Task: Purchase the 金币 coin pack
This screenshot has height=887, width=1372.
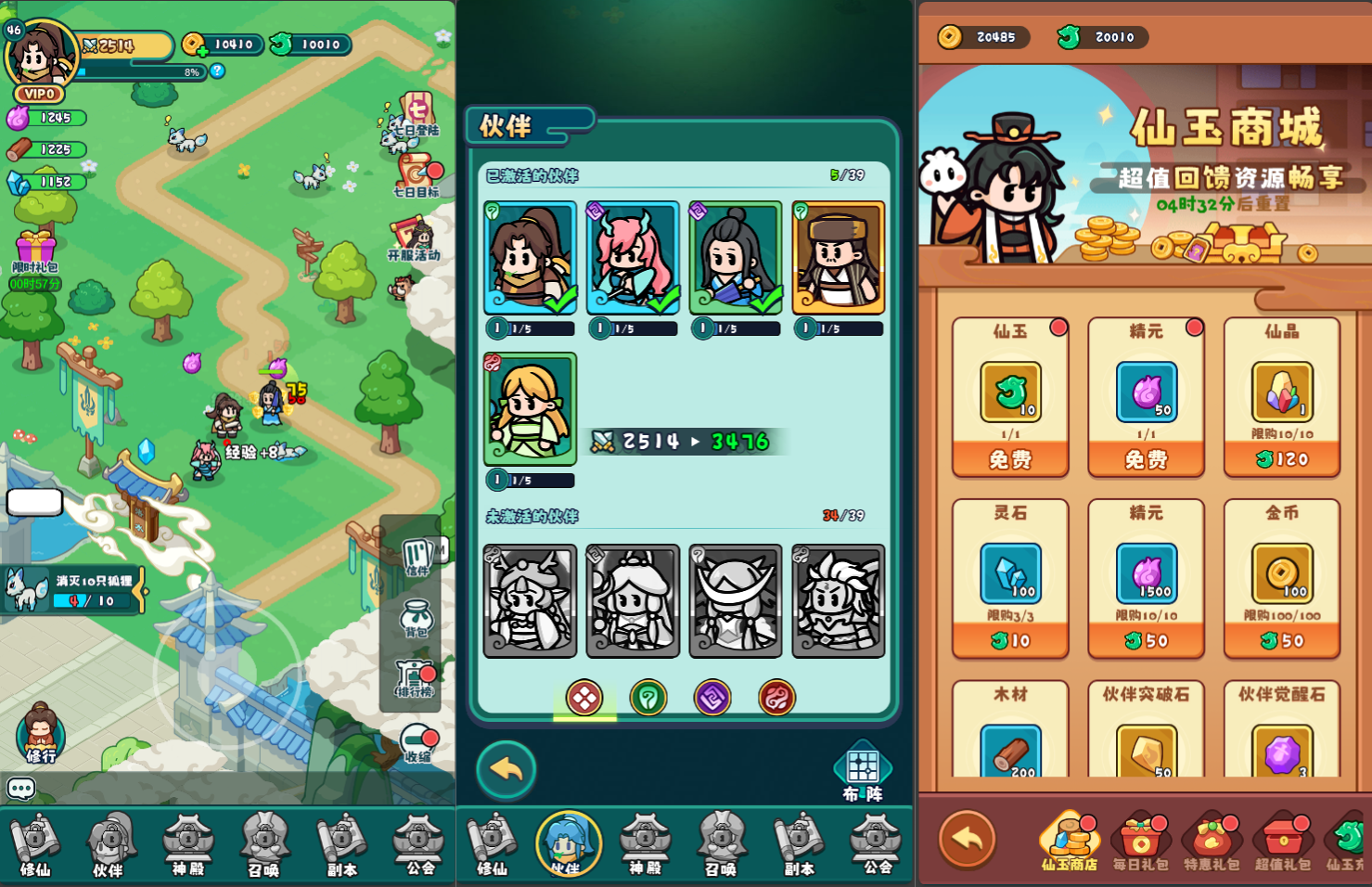Action: 1282,640
